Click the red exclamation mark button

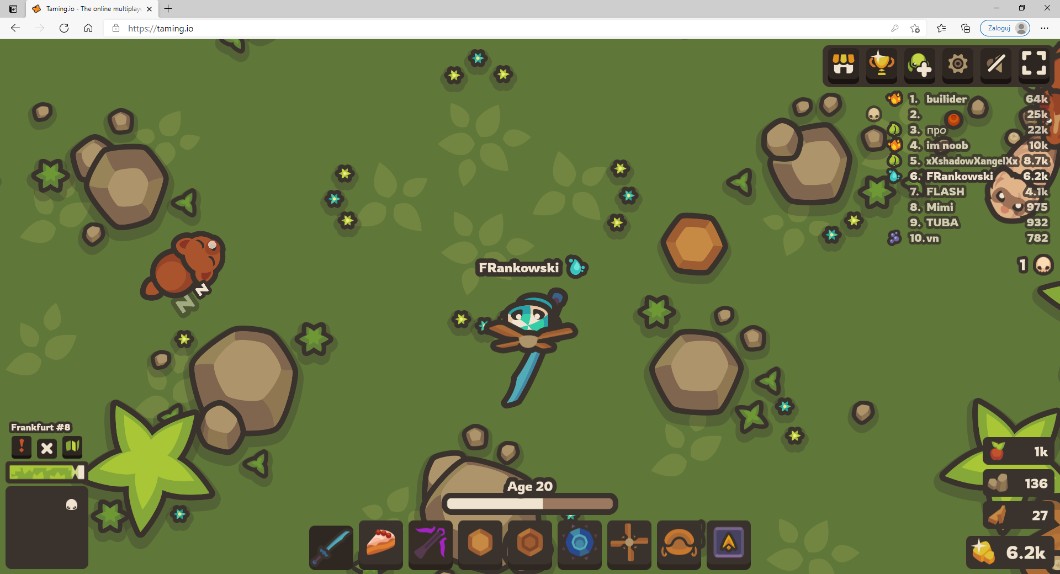(21, 447)
